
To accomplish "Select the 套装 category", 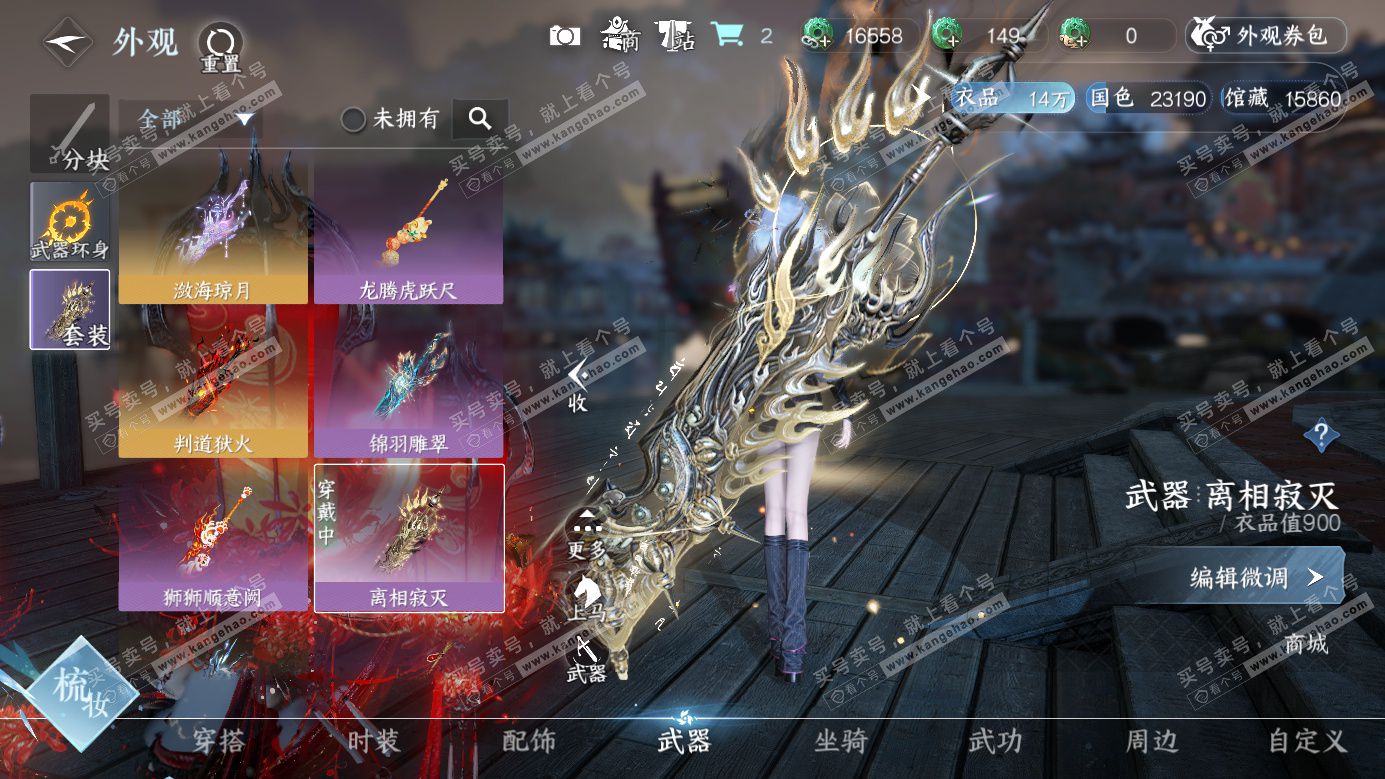I will [x=70, y=309].
